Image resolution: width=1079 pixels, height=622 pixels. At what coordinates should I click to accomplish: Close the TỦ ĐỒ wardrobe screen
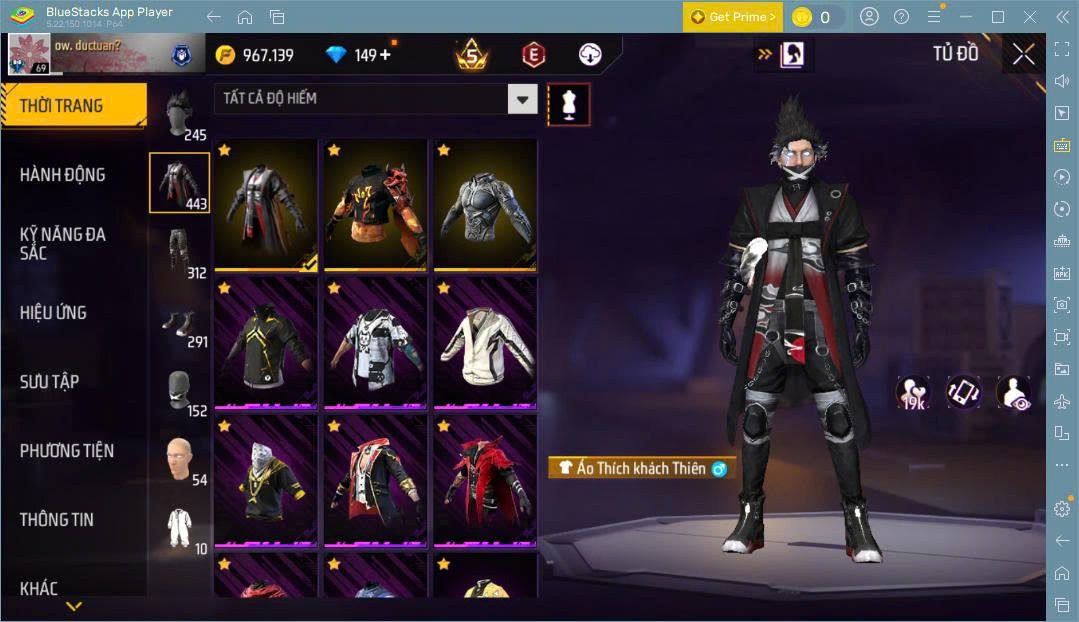(1023, 54)
